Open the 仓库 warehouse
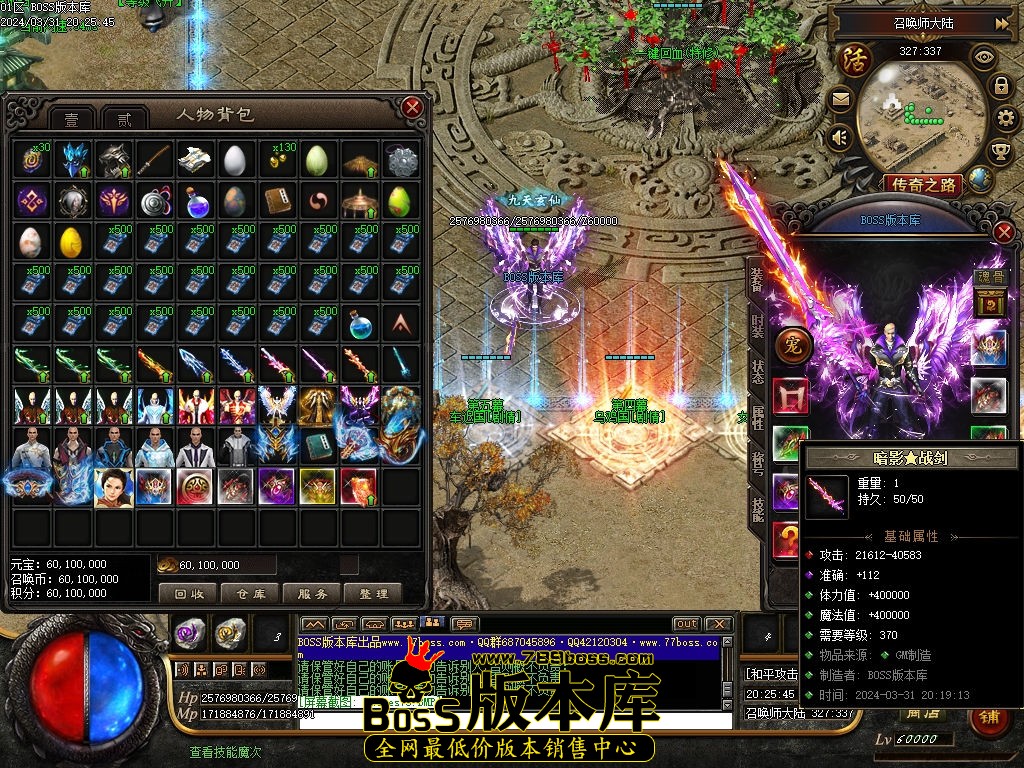This screenshot has height=768, width=1024. tap(249, 593)
